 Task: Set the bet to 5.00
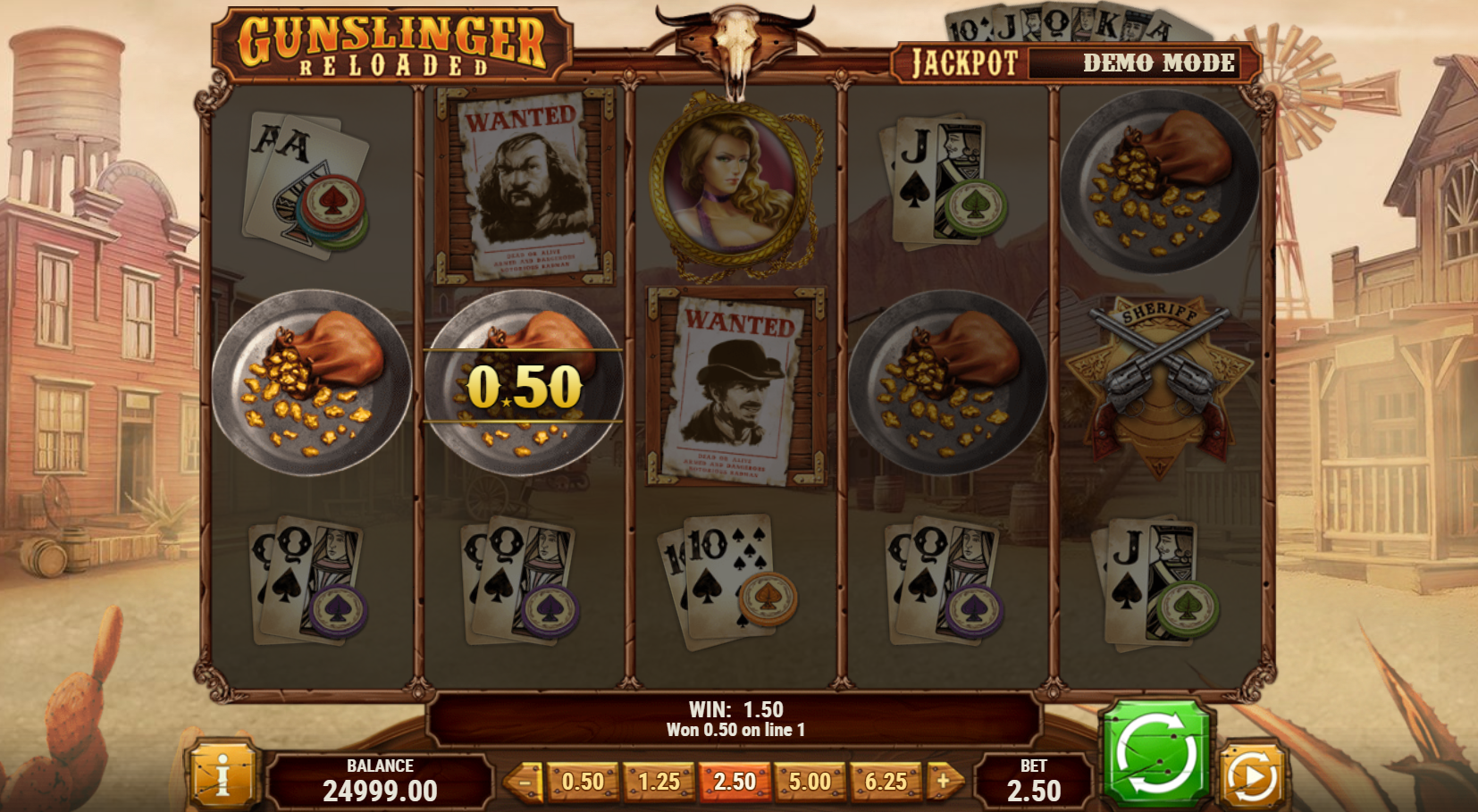(x=810, y=783)
